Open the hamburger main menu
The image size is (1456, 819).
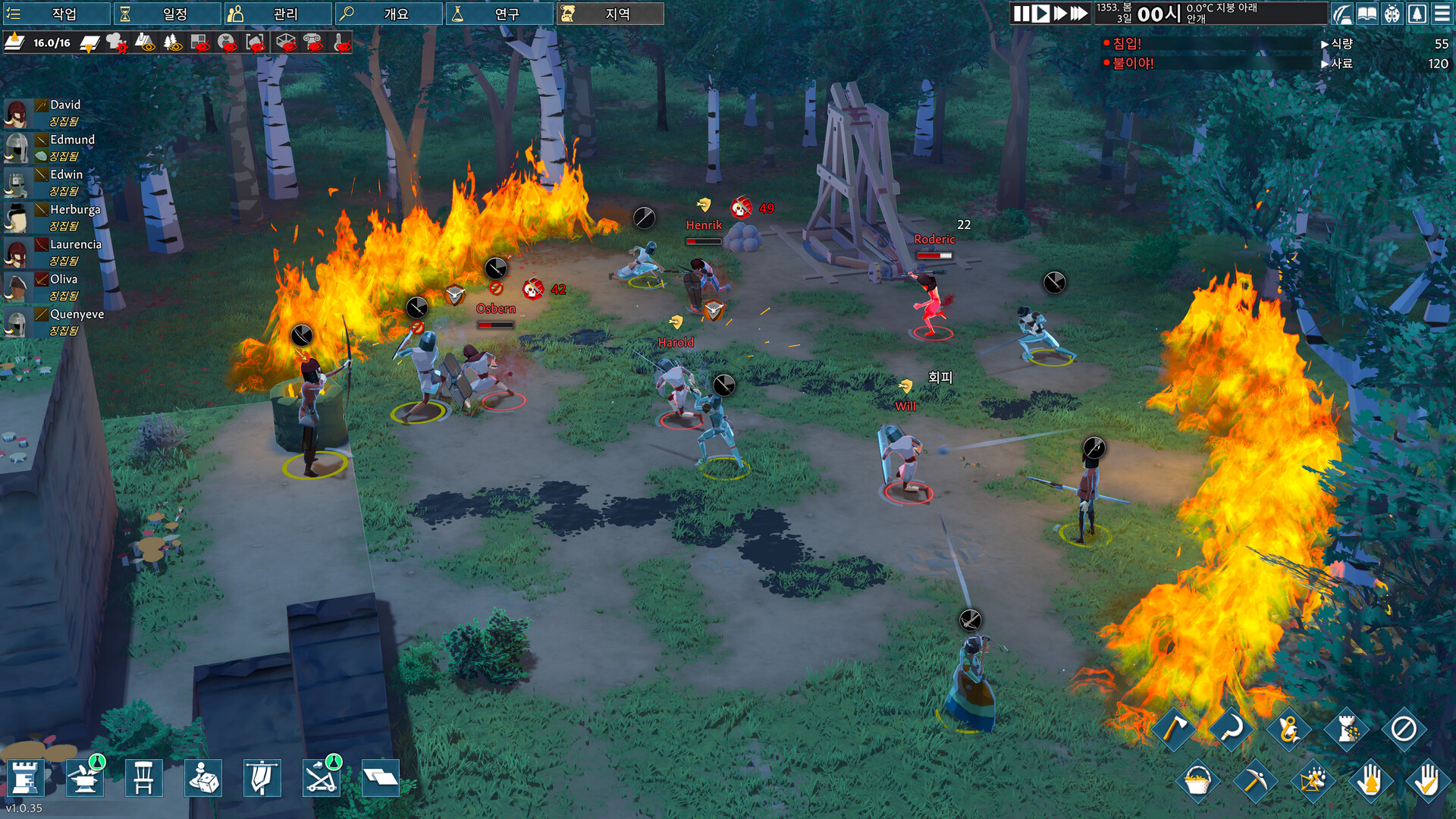tap(1442, 14)
